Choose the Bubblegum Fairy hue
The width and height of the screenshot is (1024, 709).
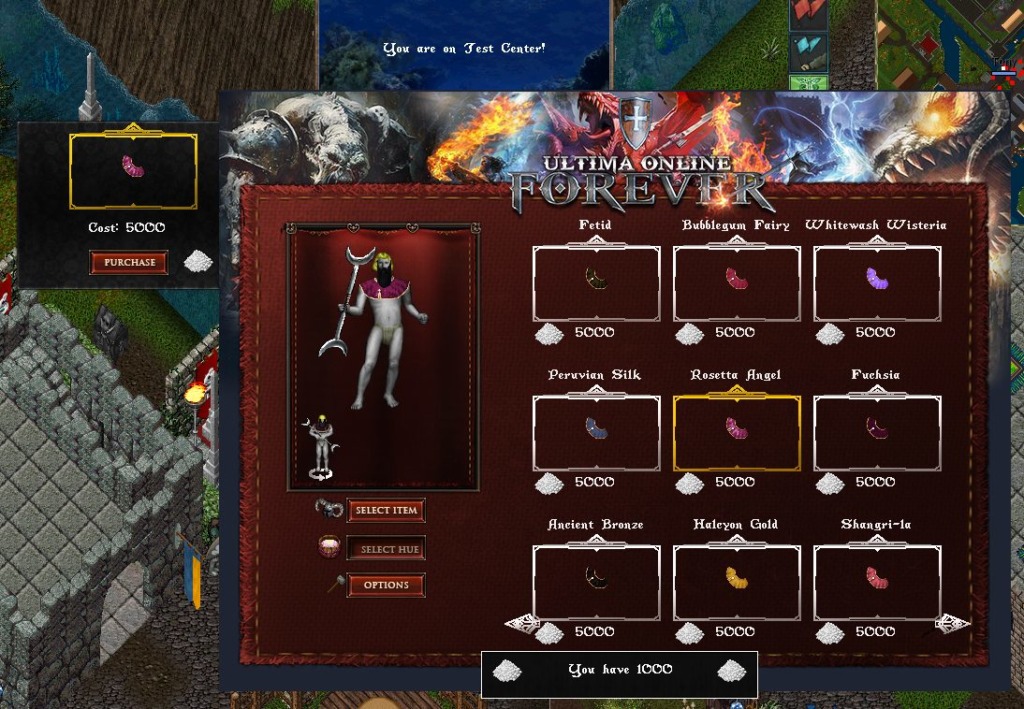tap(736, 283)
